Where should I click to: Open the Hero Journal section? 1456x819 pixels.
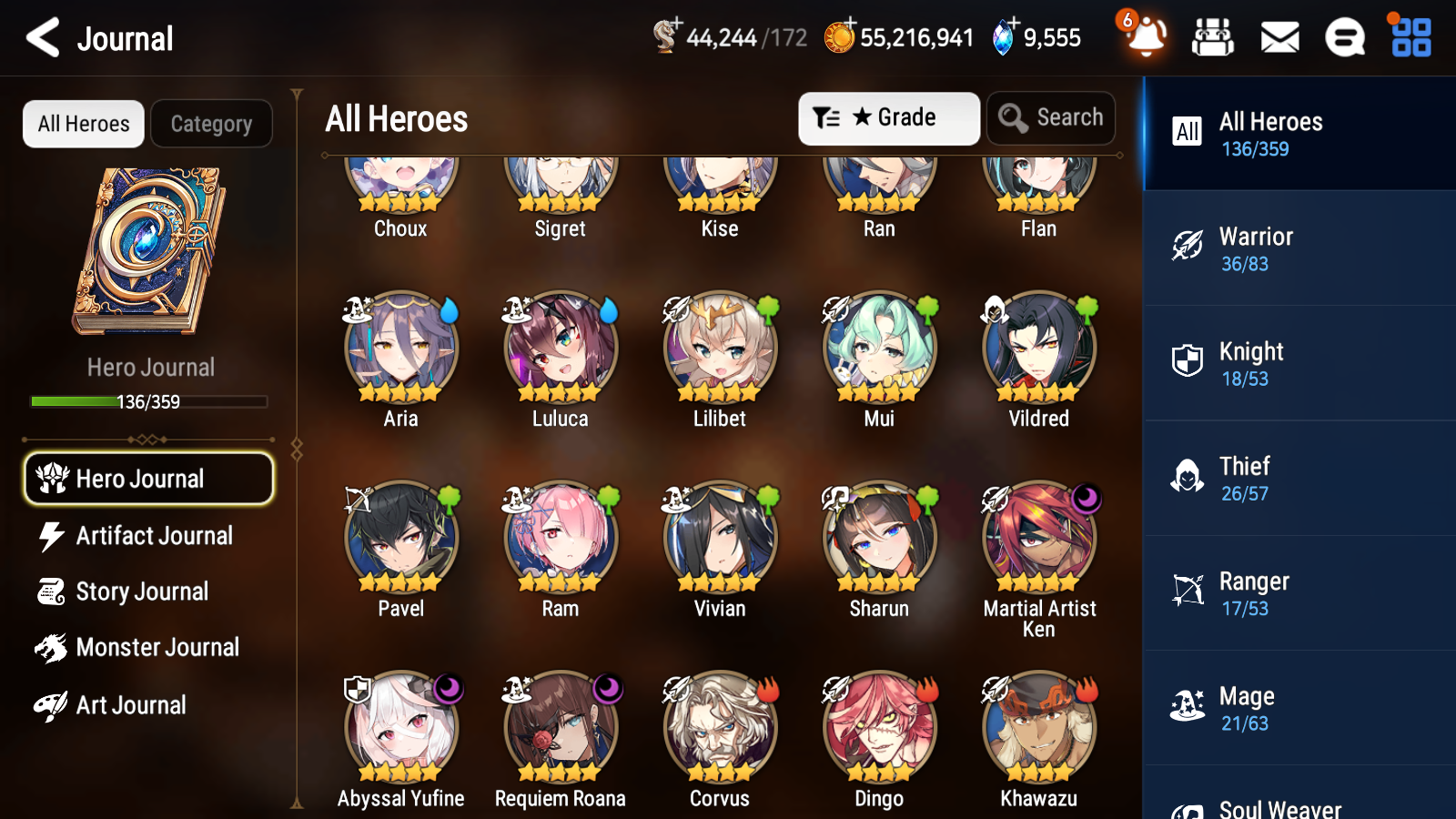(x=147, y=478)
